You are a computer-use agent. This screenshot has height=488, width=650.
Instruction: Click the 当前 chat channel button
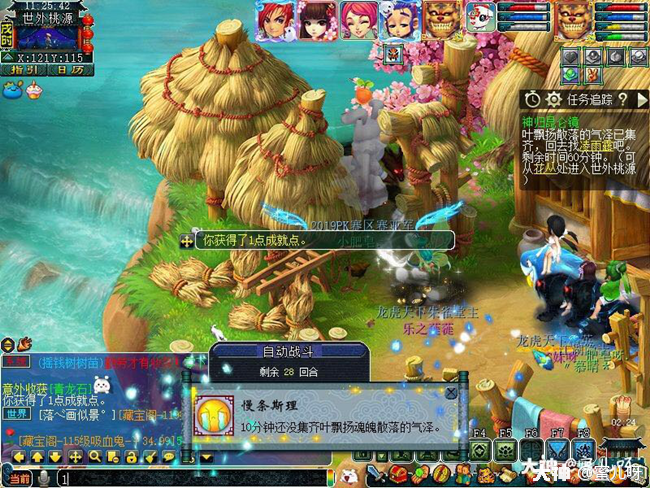17,480
